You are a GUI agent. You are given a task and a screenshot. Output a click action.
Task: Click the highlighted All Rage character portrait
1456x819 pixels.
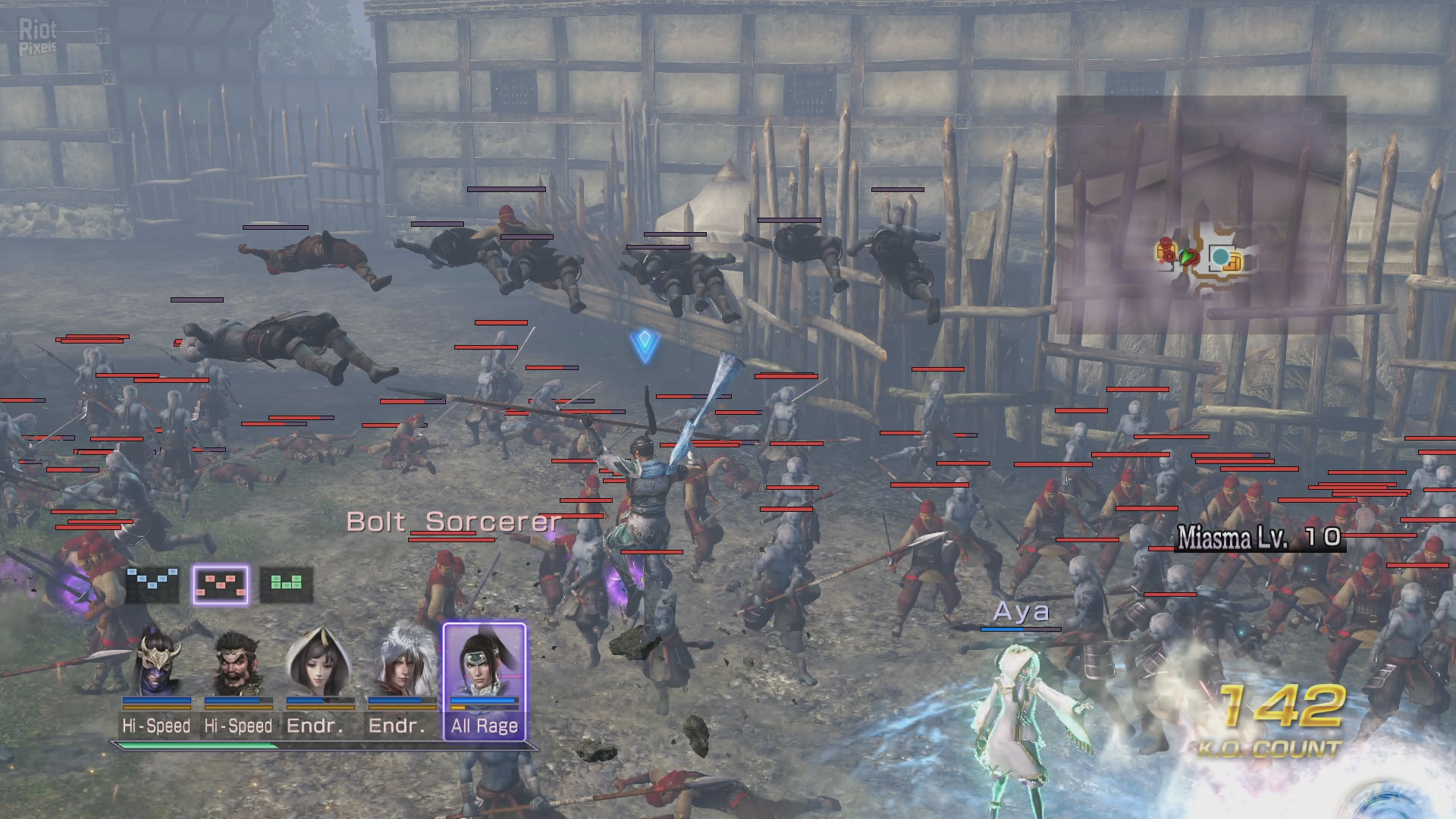tap(484, 666)
